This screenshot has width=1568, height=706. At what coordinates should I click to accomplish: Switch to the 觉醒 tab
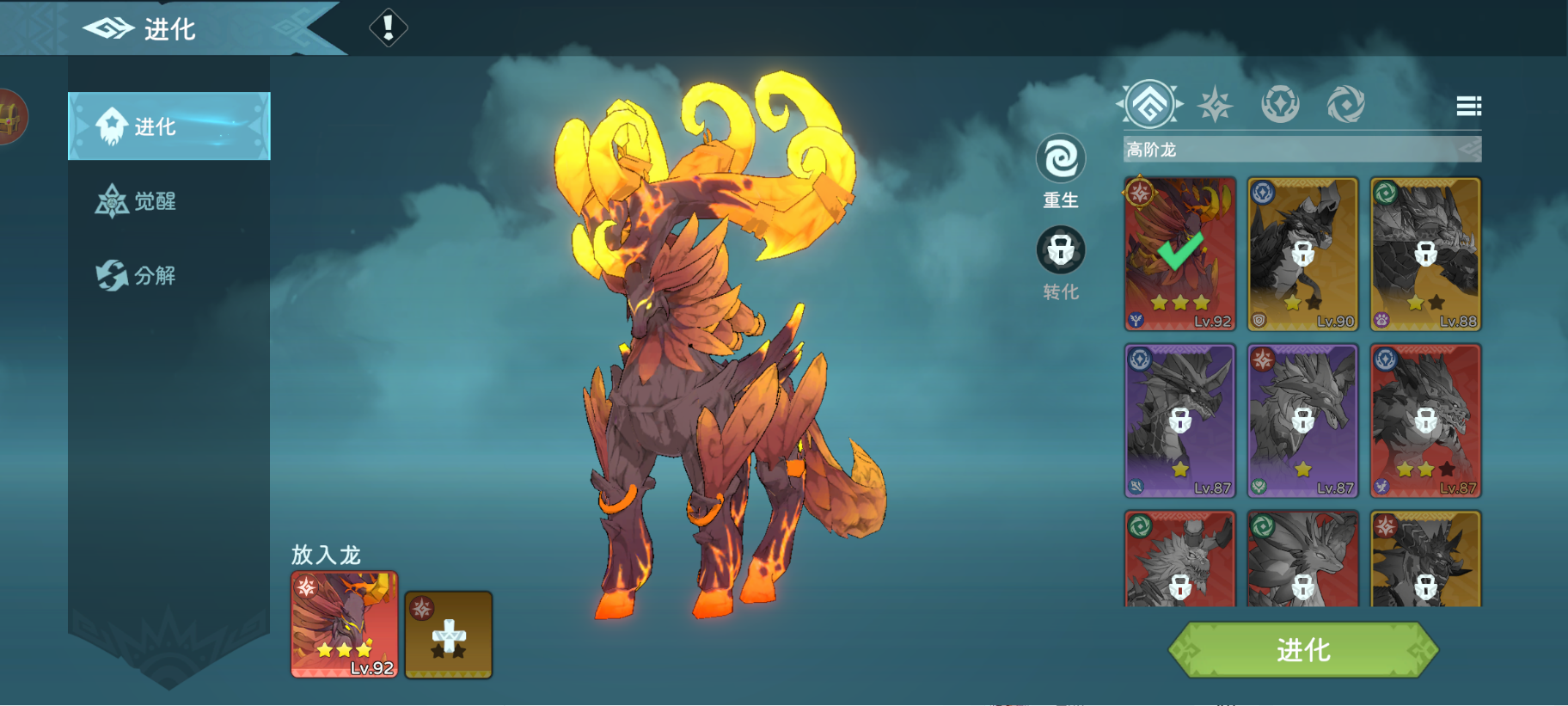[x=138, y=201]
